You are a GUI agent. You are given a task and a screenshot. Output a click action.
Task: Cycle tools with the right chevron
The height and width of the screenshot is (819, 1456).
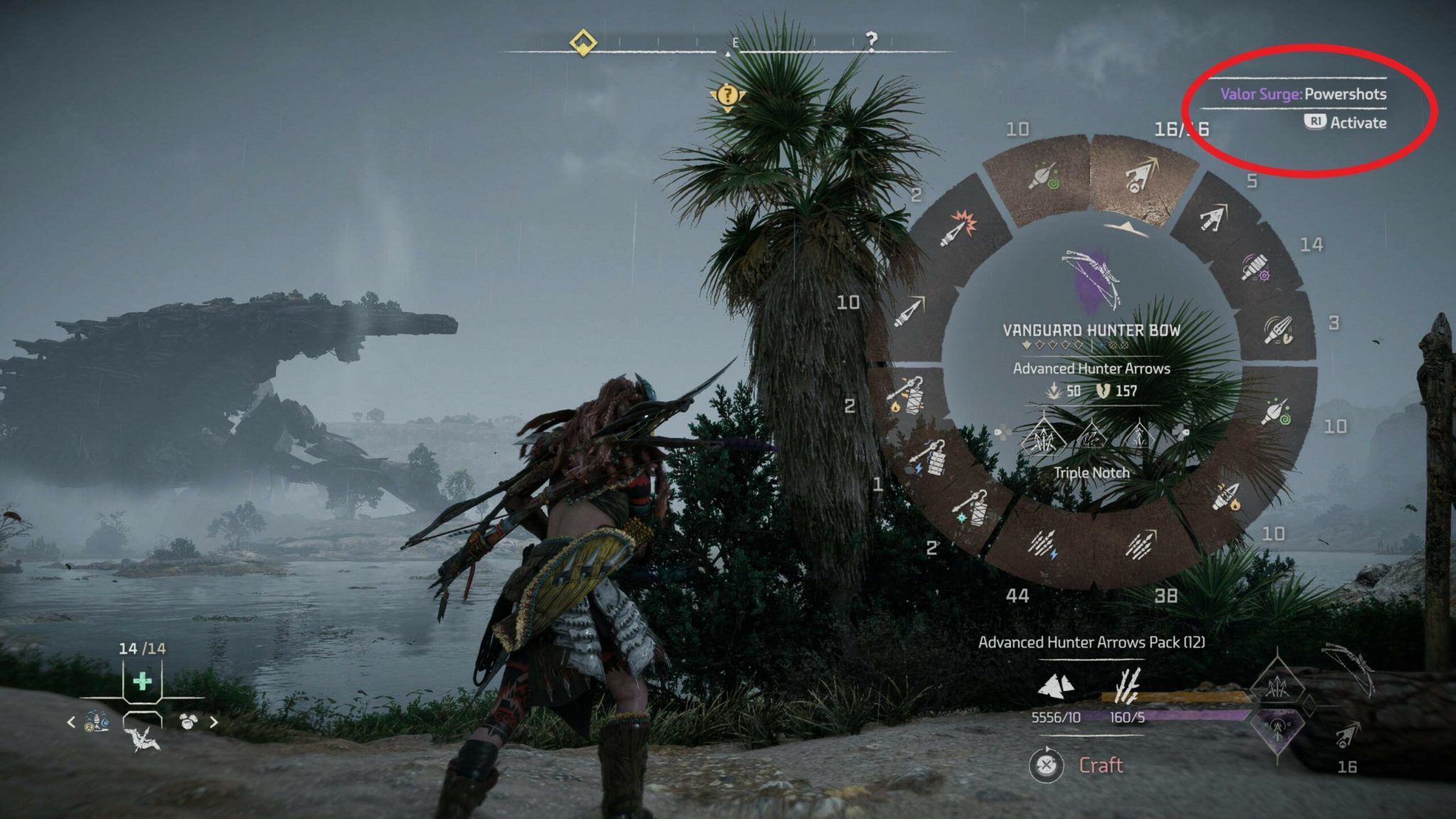[214, 722]
